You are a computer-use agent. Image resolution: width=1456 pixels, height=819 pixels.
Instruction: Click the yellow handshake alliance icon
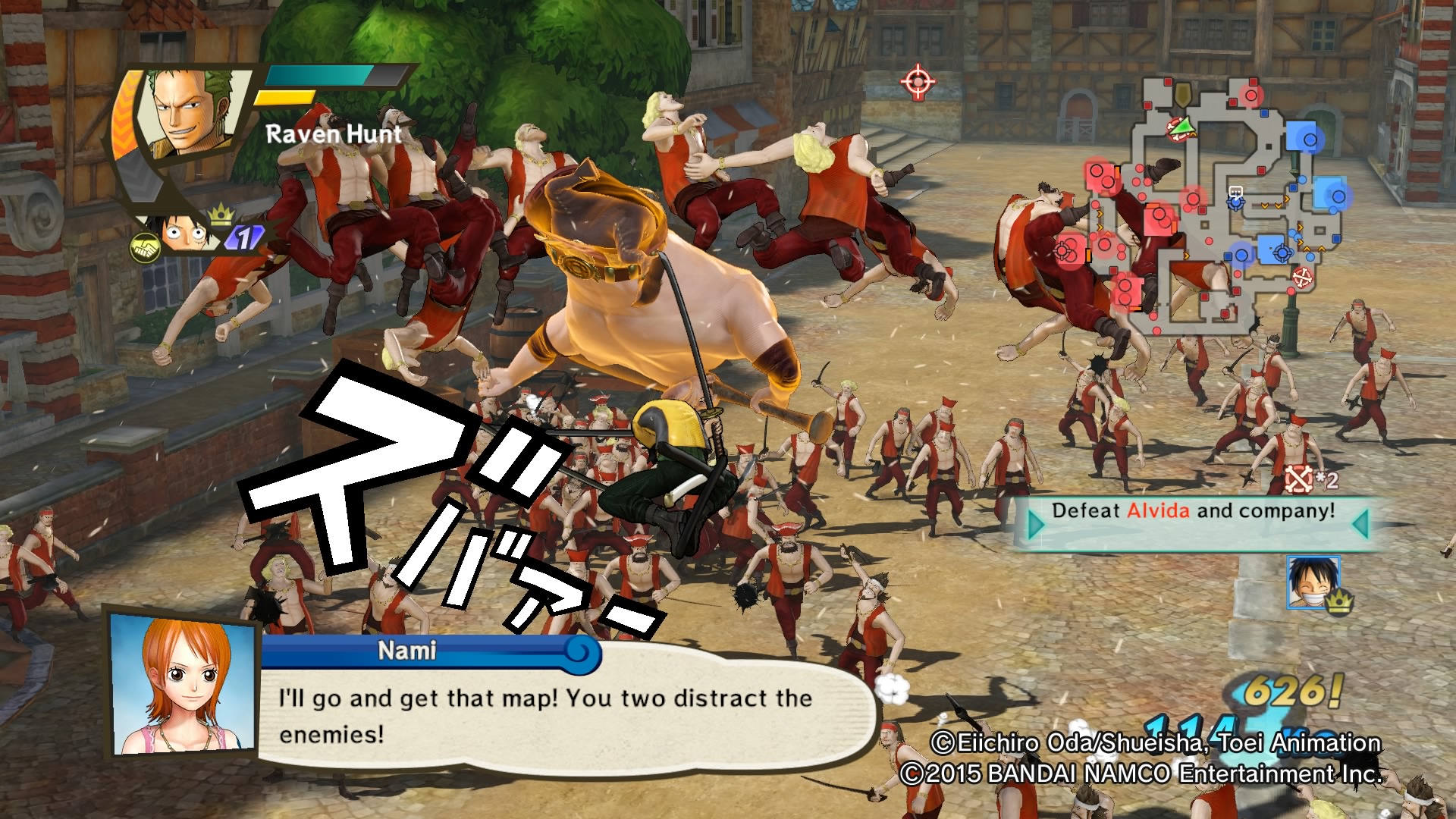[143, 246]
